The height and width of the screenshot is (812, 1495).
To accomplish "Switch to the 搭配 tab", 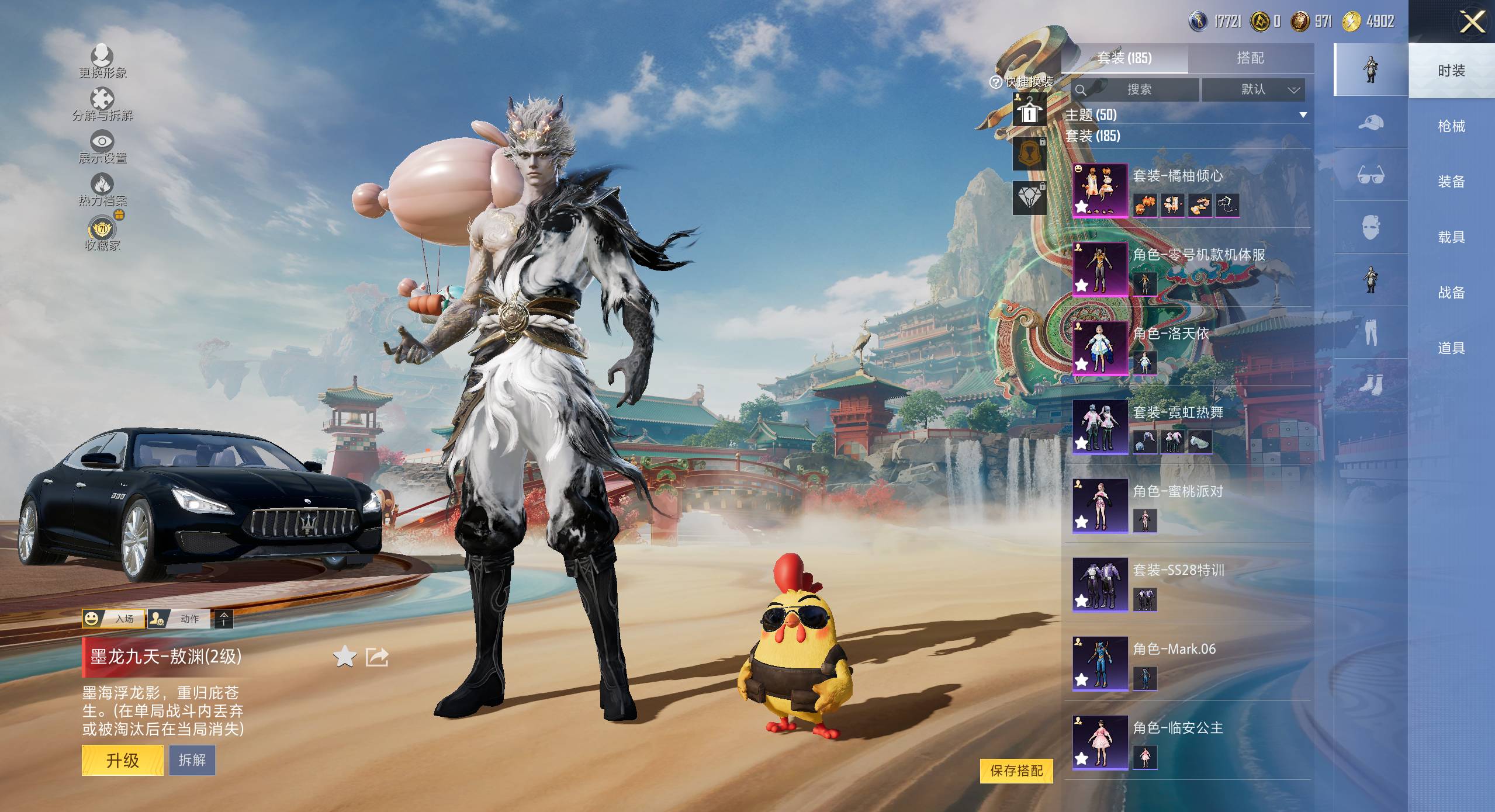I will [x=1250, y=58].
